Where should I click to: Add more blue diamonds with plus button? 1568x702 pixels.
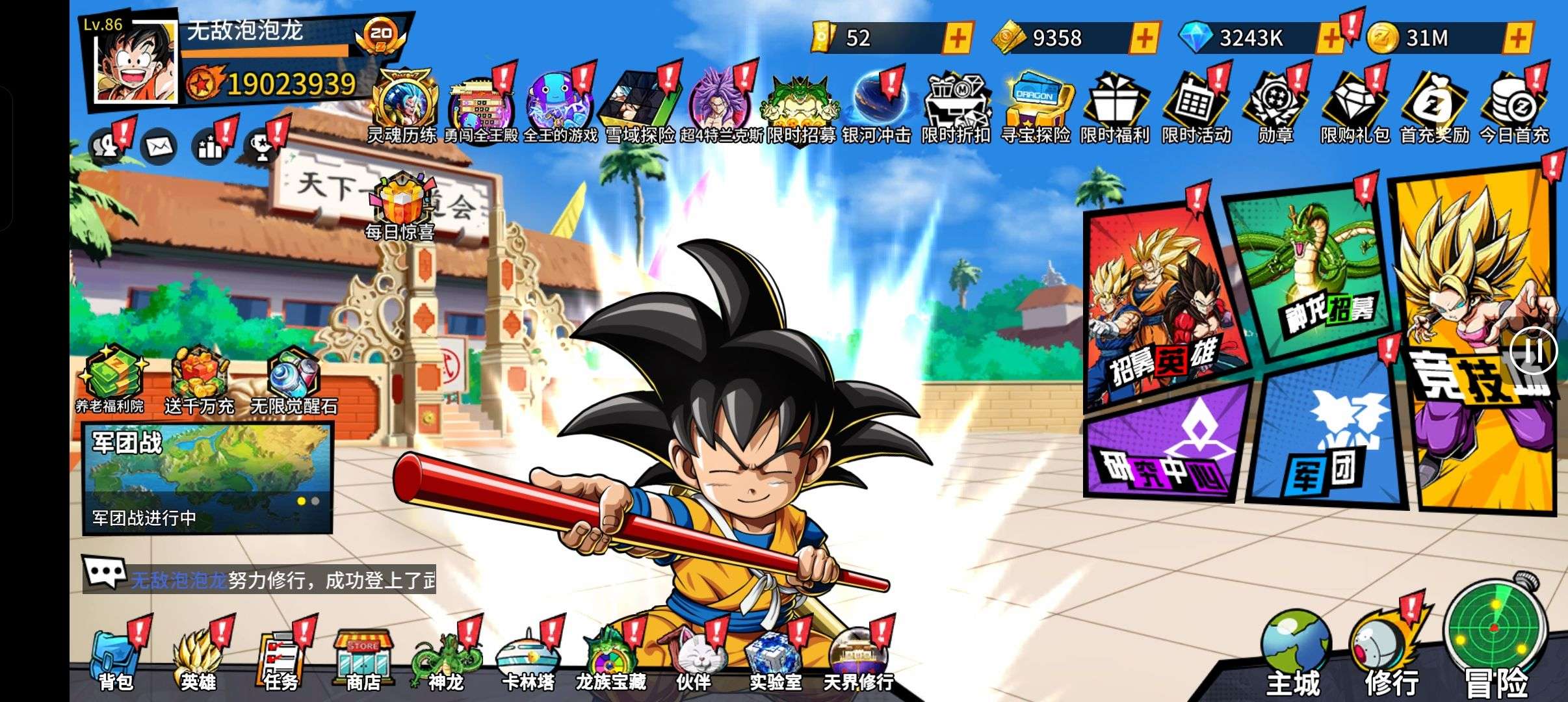1329,38
